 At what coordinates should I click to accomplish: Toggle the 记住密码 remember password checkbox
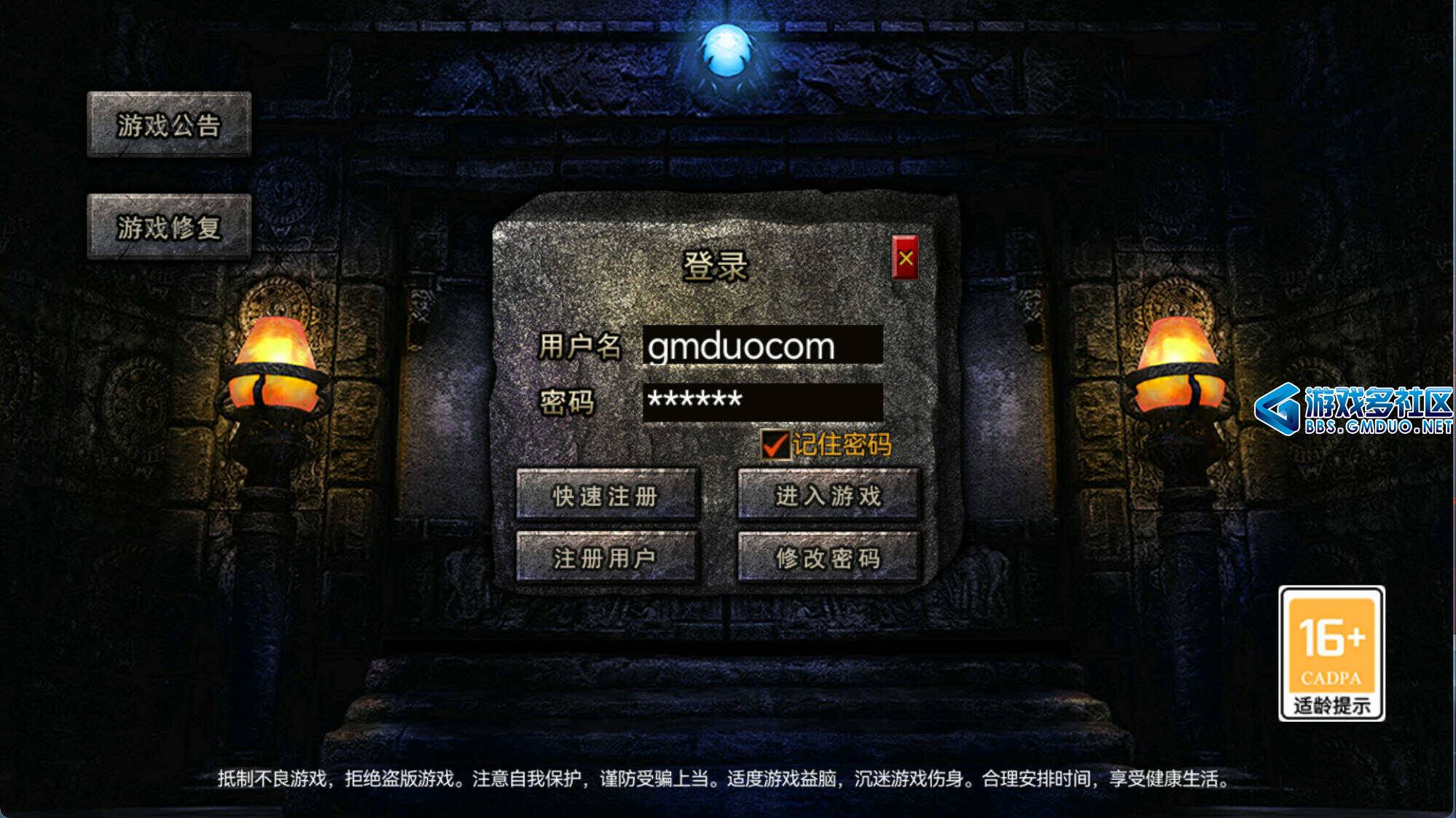pos(775,444)
